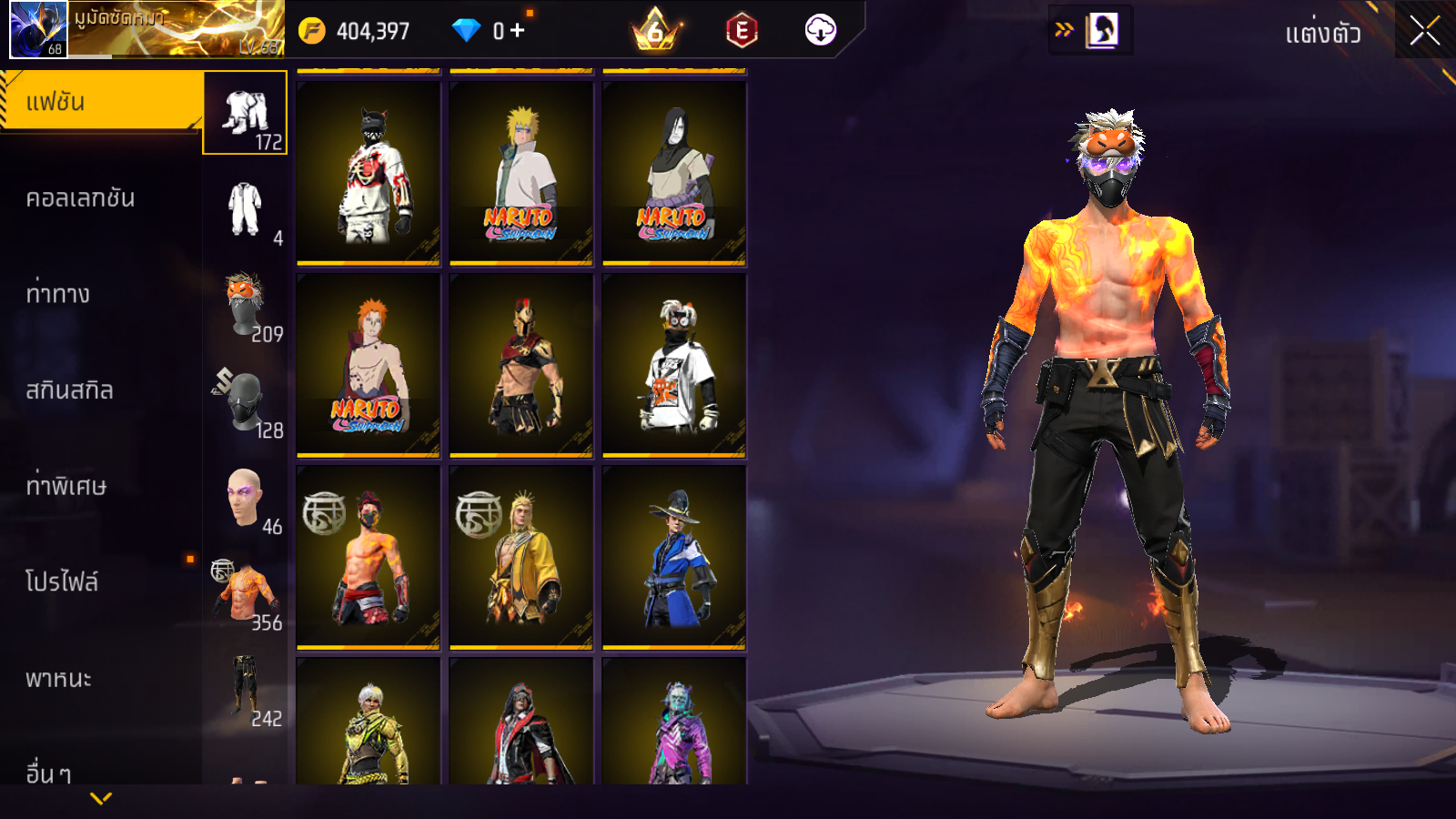Select the jumpsuit category showing 4 items
Image resolution: width=1456 pixels, height=819 pixels.
(245, 210)
